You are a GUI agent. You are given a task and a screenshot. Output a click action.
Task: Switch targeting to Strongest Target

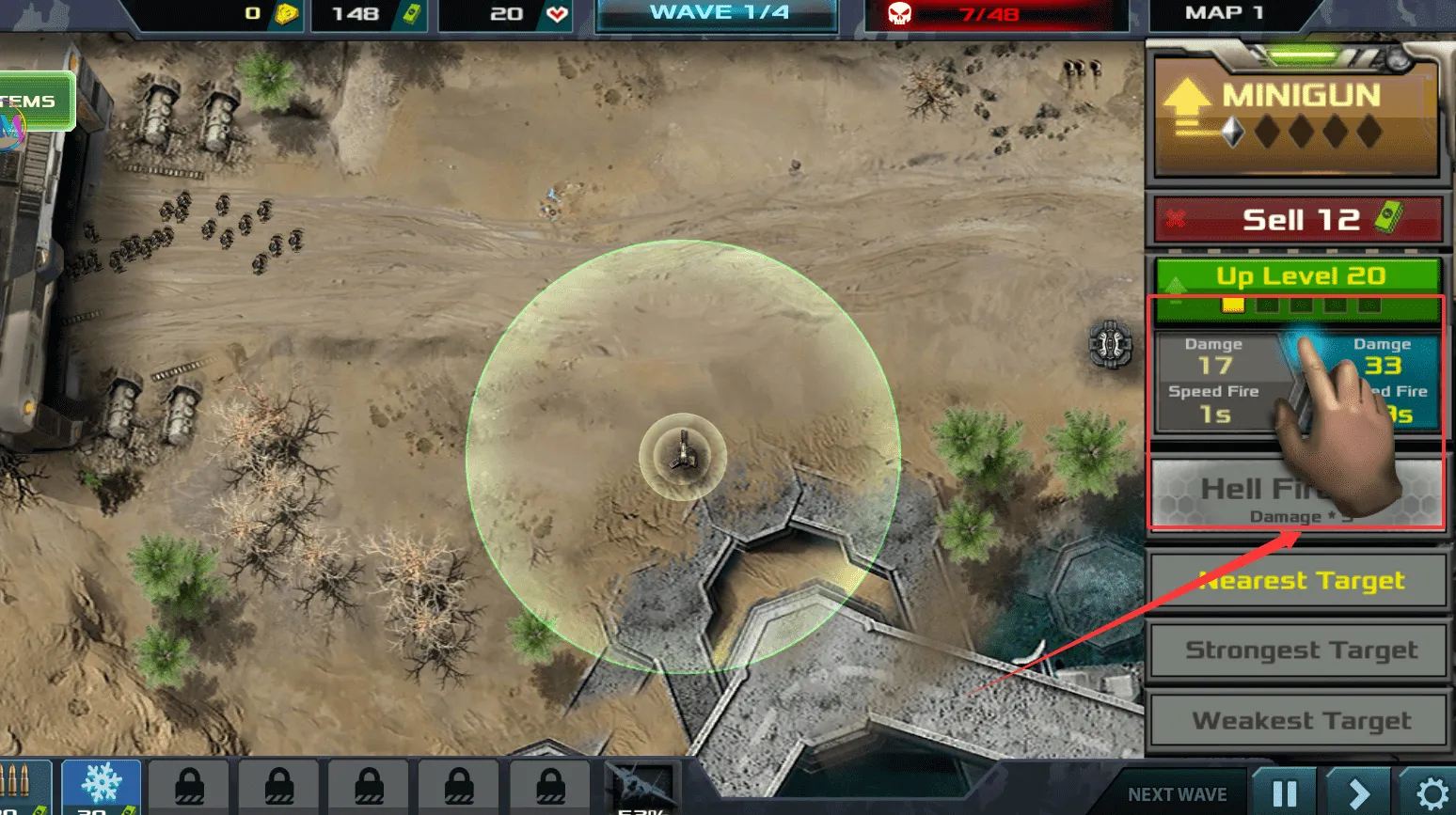coord(1298,650)
